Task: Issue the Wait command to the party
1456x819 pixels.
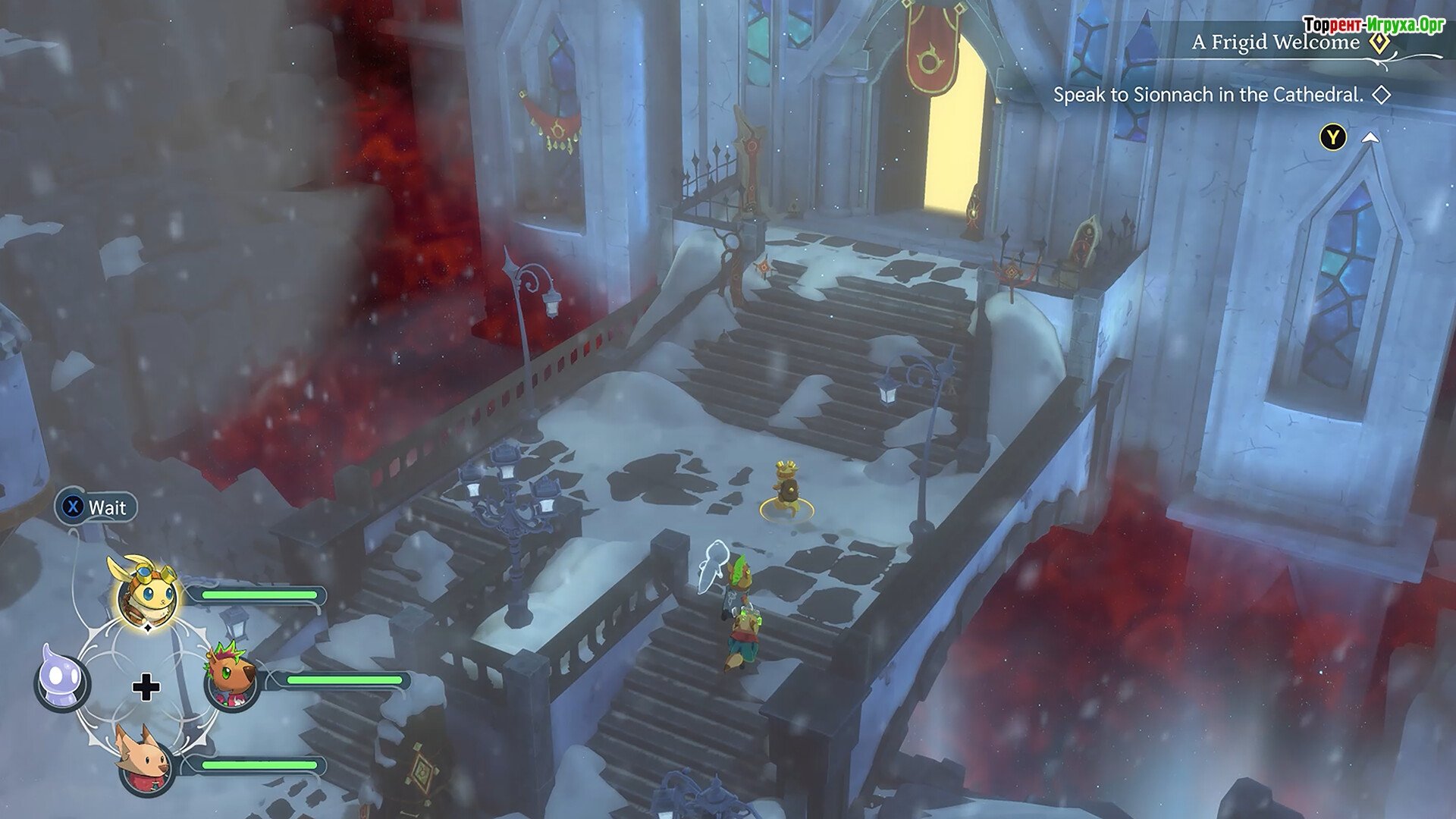Action: pyautogui.click(x=96, y=507)
